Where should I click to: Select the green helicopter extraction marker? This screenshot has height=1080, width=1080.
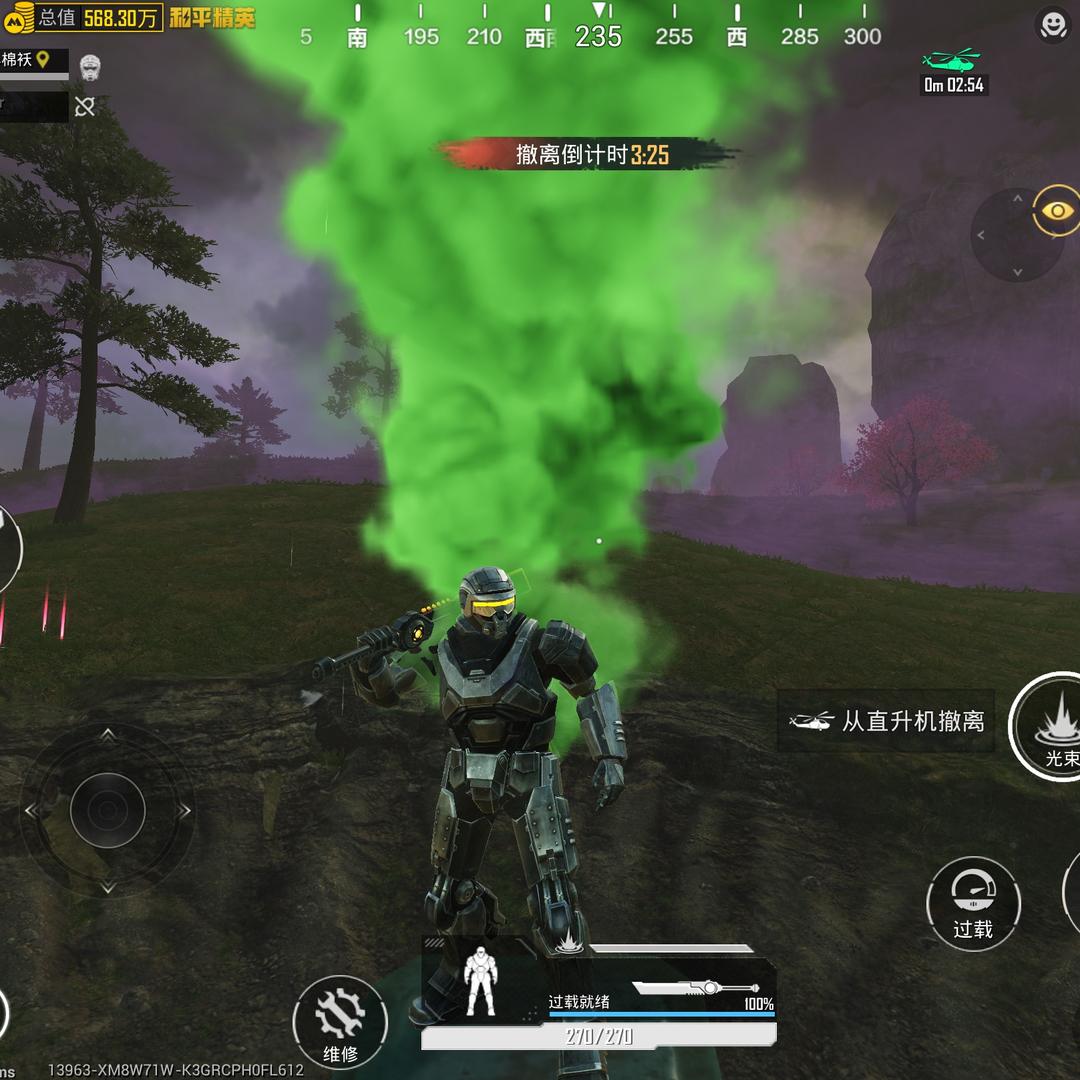coord(951,58)
